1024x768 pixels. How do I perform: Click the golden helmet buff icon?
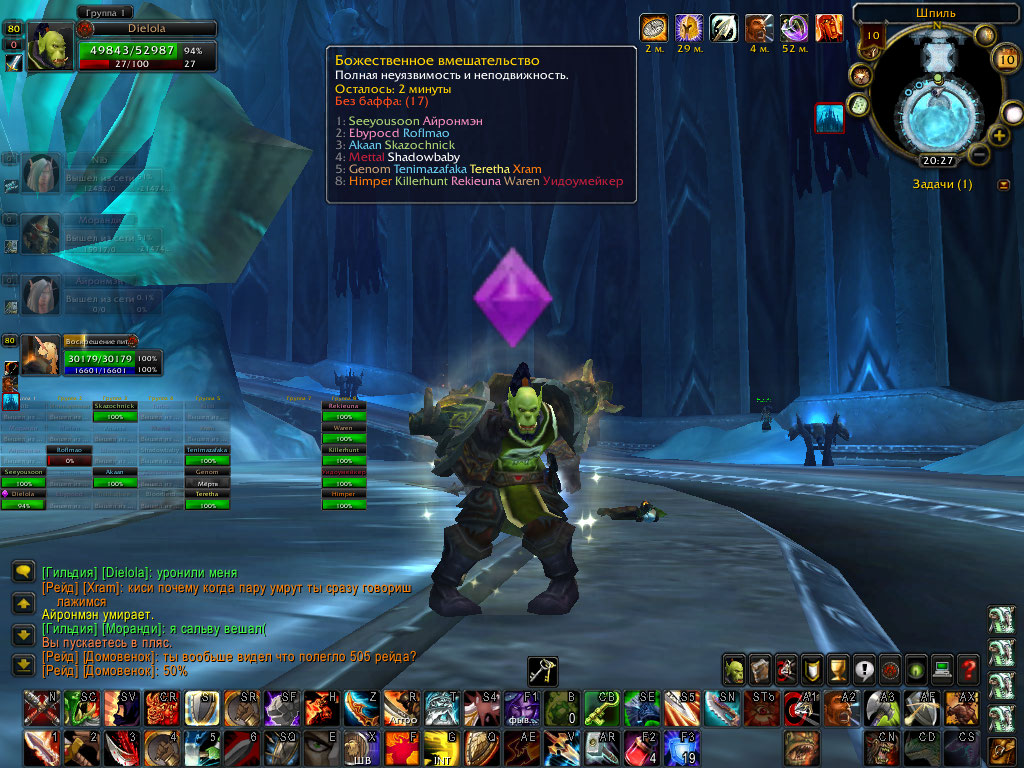click(x=688, y=27)
